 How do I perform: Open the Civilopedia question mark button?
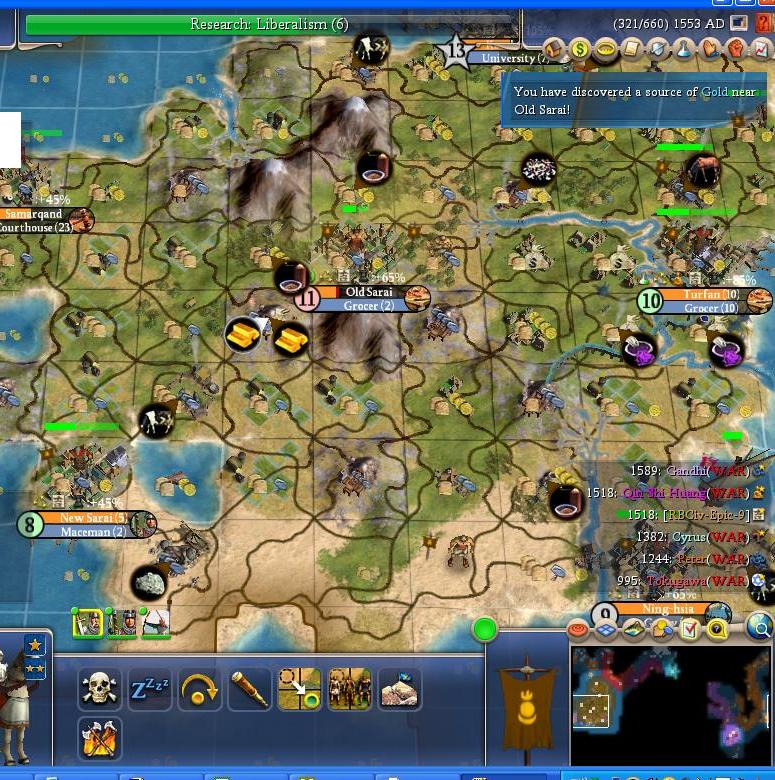(x=764, y=22)
